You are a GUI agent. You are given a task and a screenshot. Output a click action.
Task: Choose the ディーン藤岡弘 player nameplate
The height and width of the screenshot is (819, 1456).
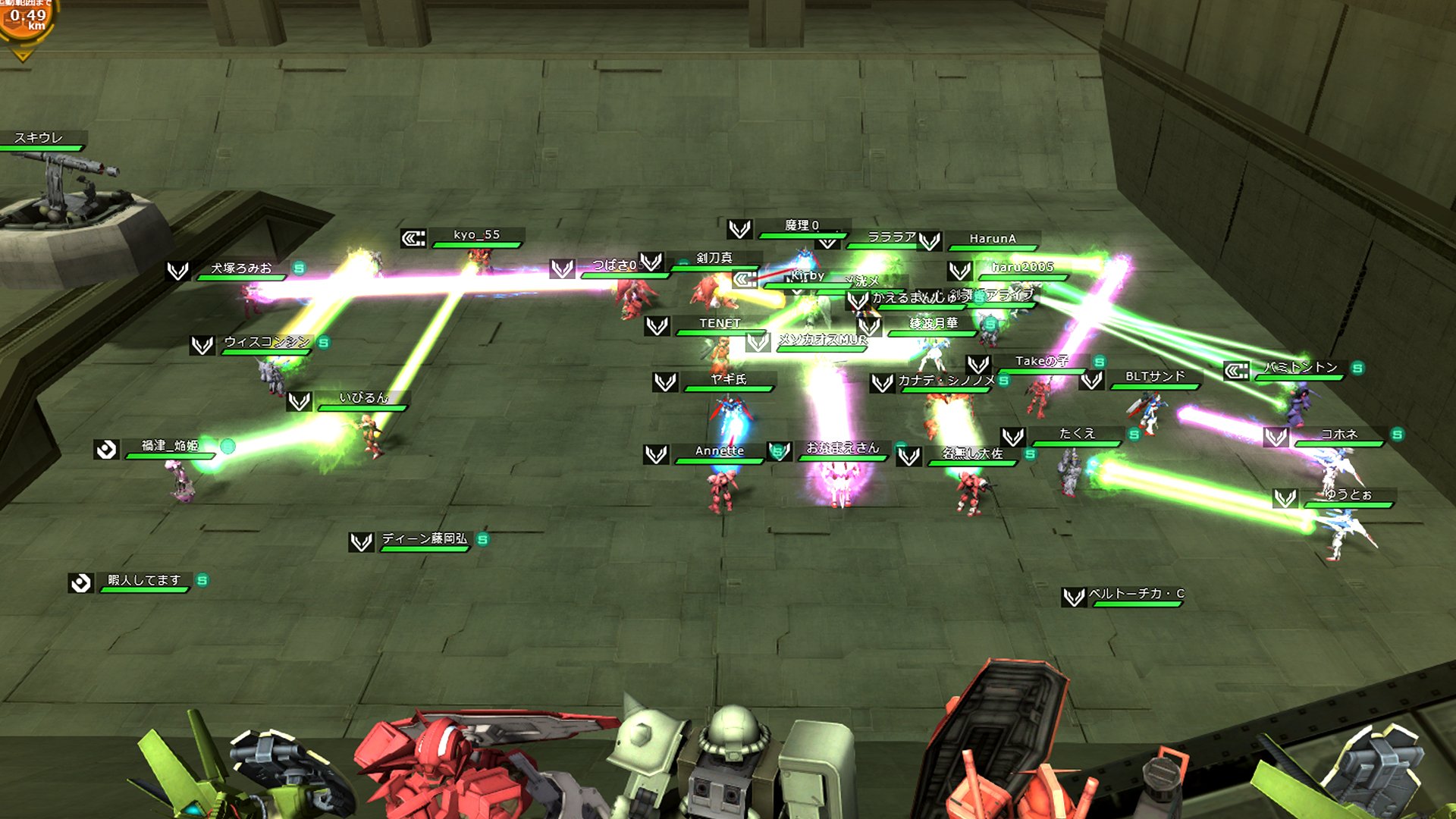(x=424, y=539)
